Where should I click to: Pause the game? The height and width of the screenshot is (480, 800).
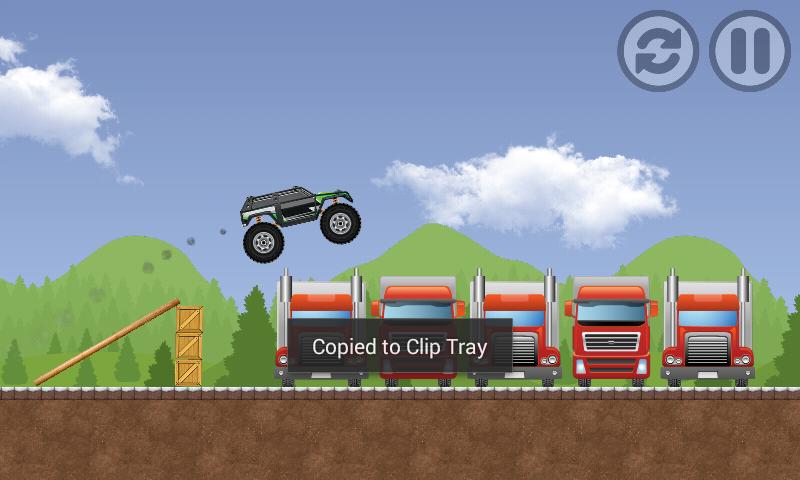click(749, 51)
